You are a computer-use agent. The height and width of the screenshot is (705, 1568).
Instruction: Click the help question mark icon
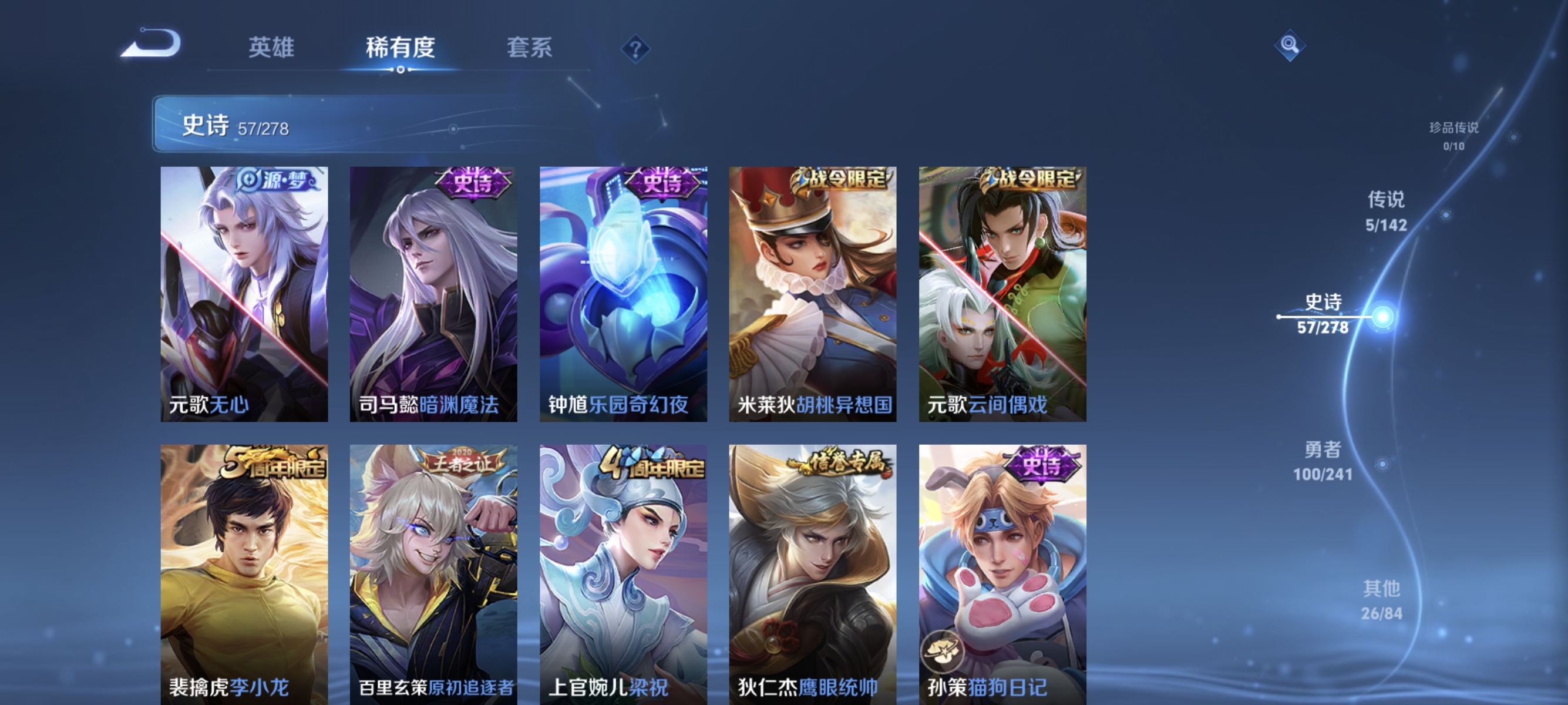[637, 51]
